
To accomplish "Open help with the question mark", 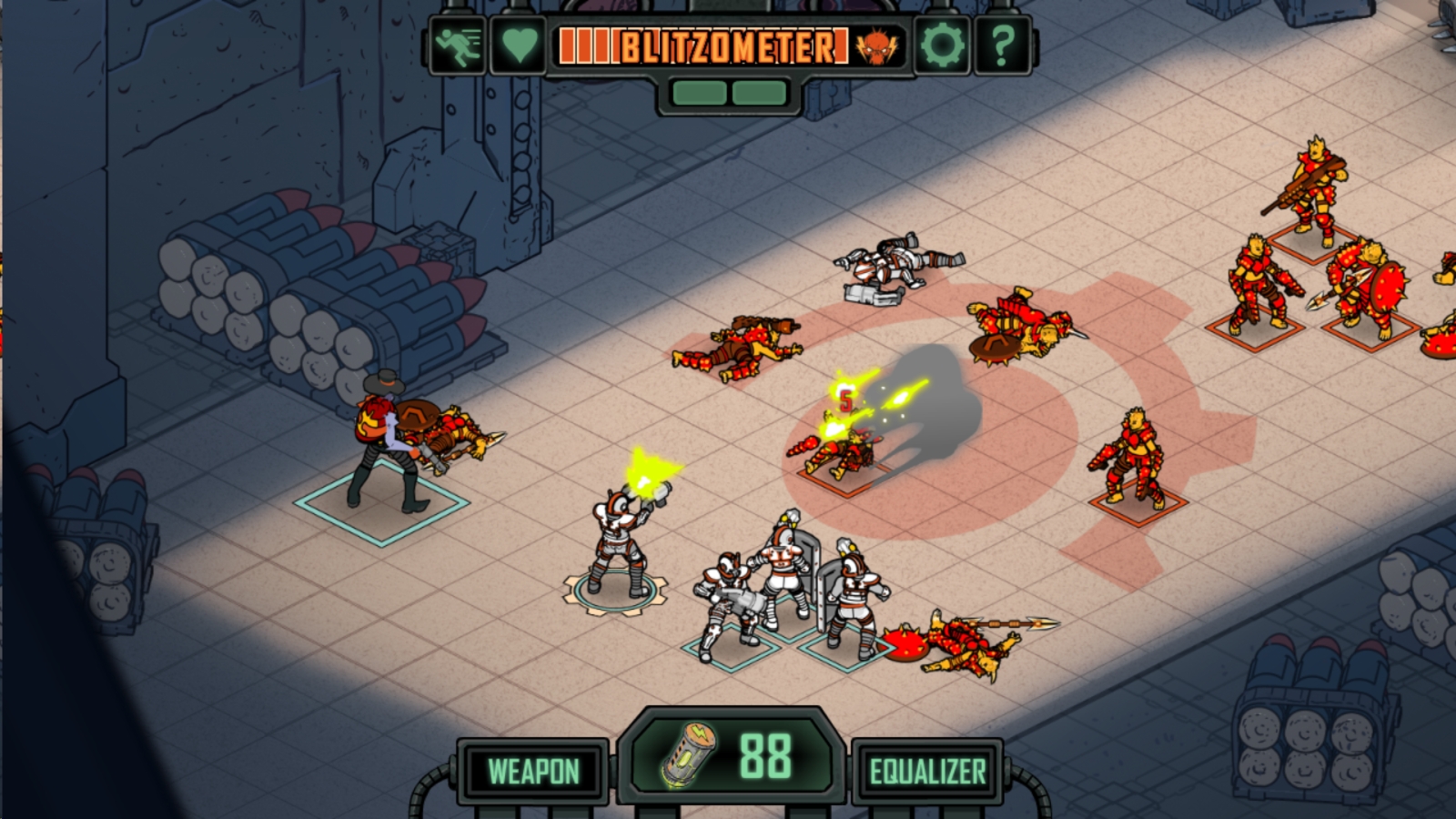I will (1003, 45).
